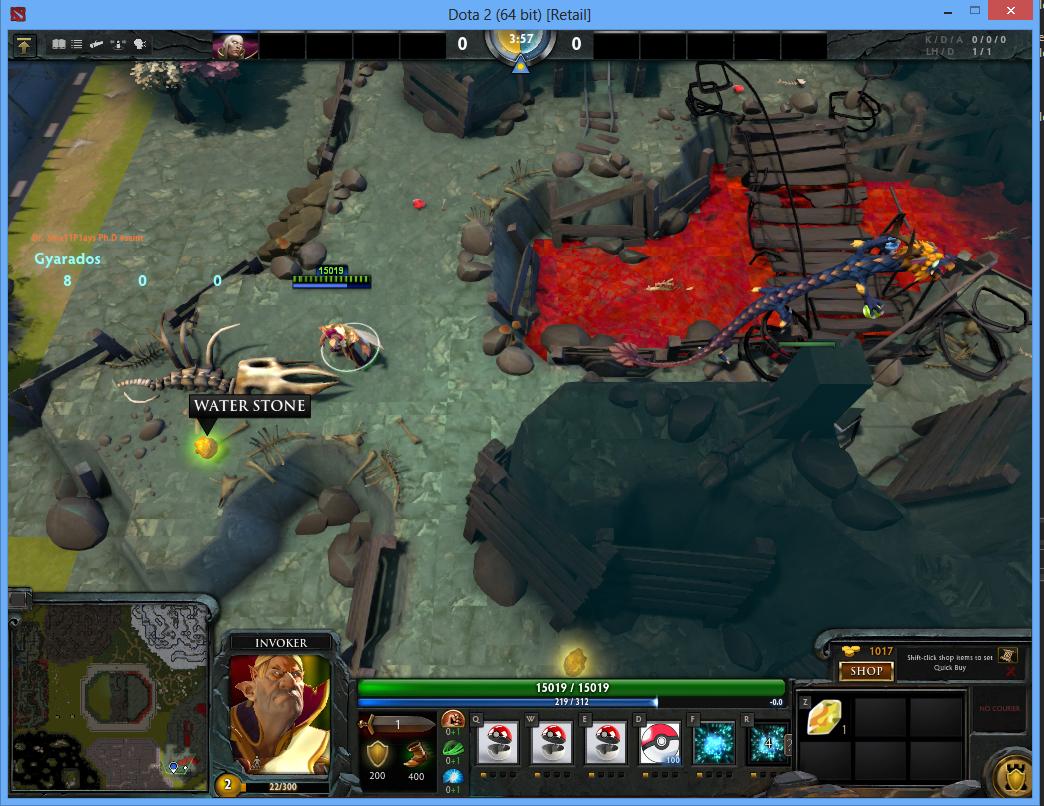Click the Water Stone label
The height and width of the screenshot is (806, 1044).
(250, 406)
